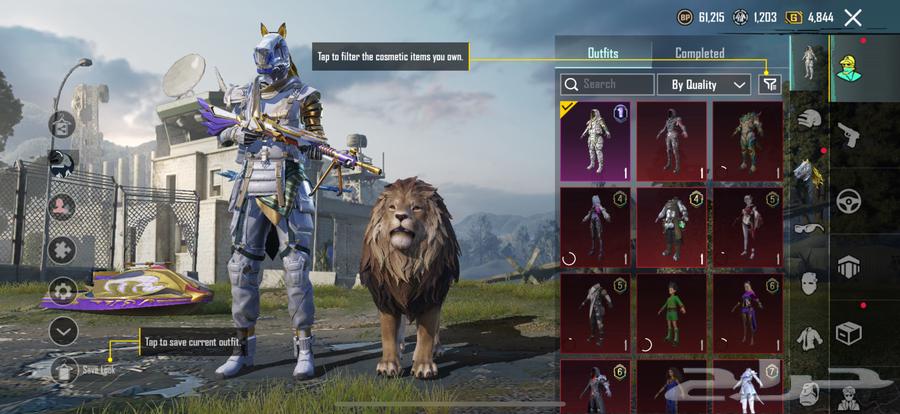Open the supply crate category

[x=848, y=332]
